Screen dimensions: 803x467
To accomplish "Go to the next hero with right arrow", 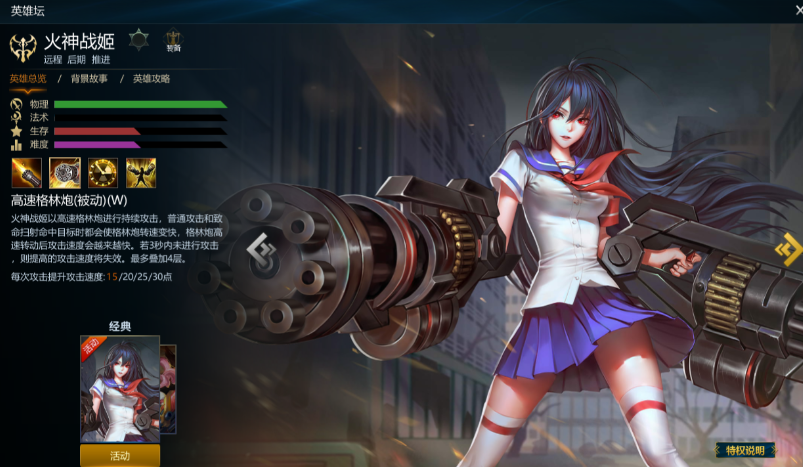I will click(788, 248).
